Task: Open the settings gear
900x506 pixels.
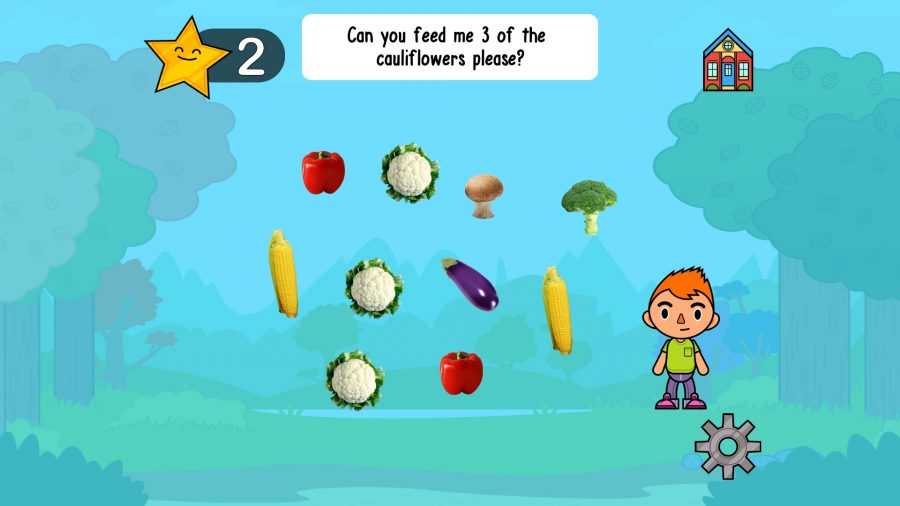Action: pos(727,445)
